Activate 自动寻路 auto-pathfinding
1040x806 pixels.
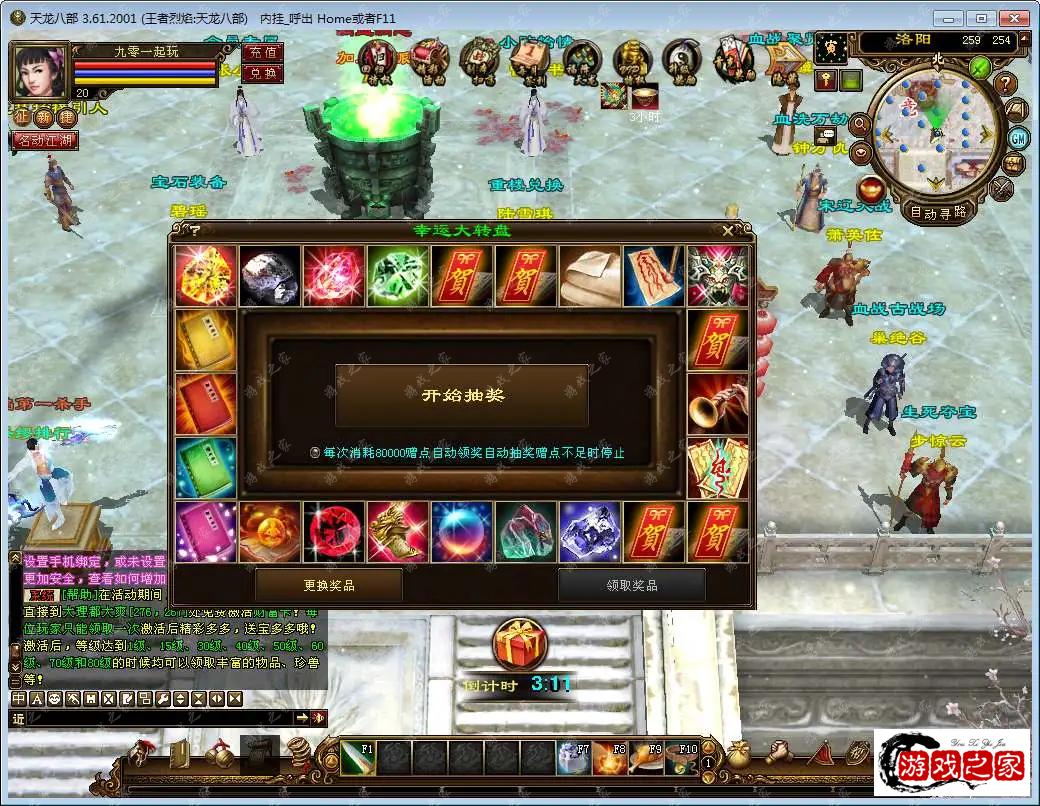pos(937,212)
